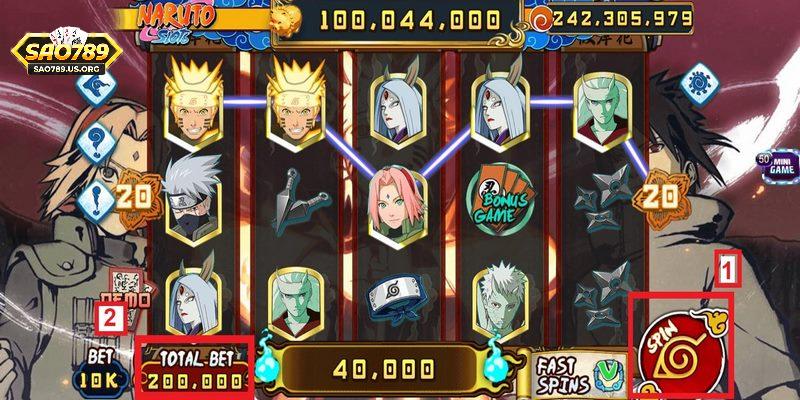Click the blue diamond icon above the question mark

pyautogui.click(x=98, y=89)
